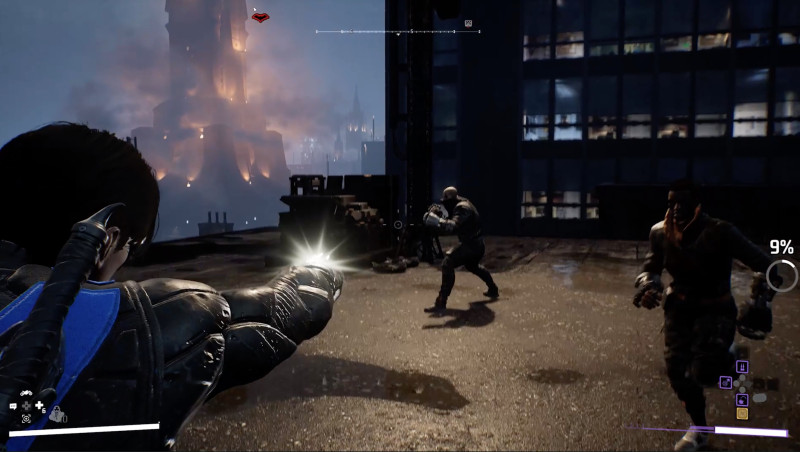
Task: Activate the AR scan target icon
Action: pyautogui.click(x=26, y=418)
